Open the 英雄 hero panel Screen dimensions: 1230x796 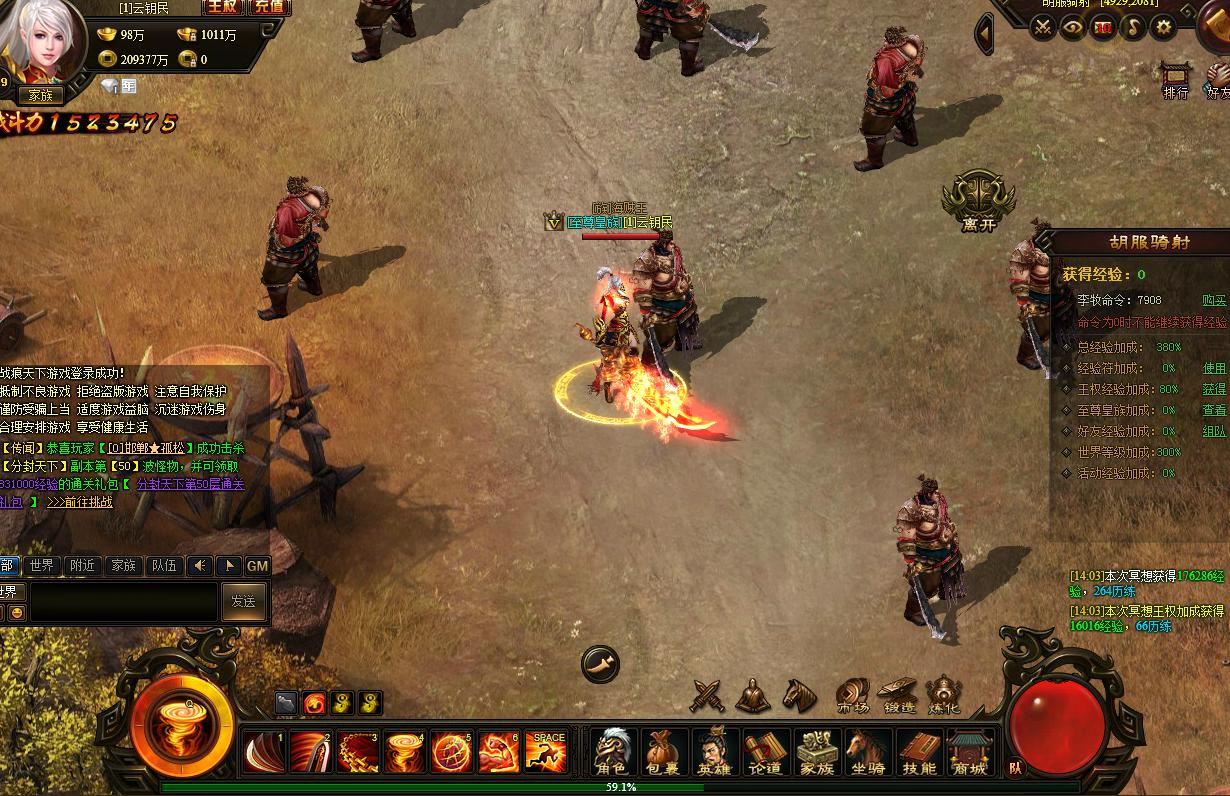tap(714, 752)
